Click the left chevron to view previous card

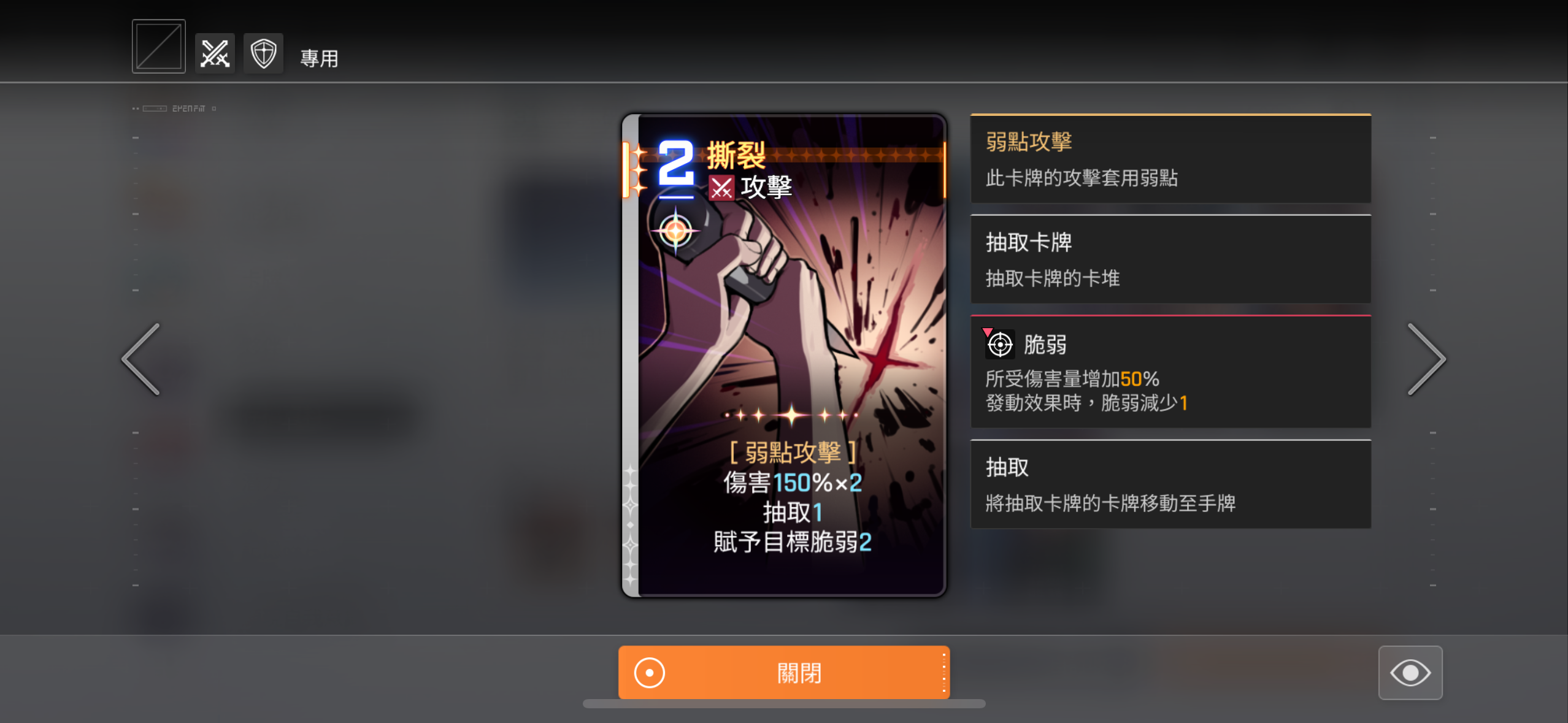pyautogui.click(x=140, y=359)
